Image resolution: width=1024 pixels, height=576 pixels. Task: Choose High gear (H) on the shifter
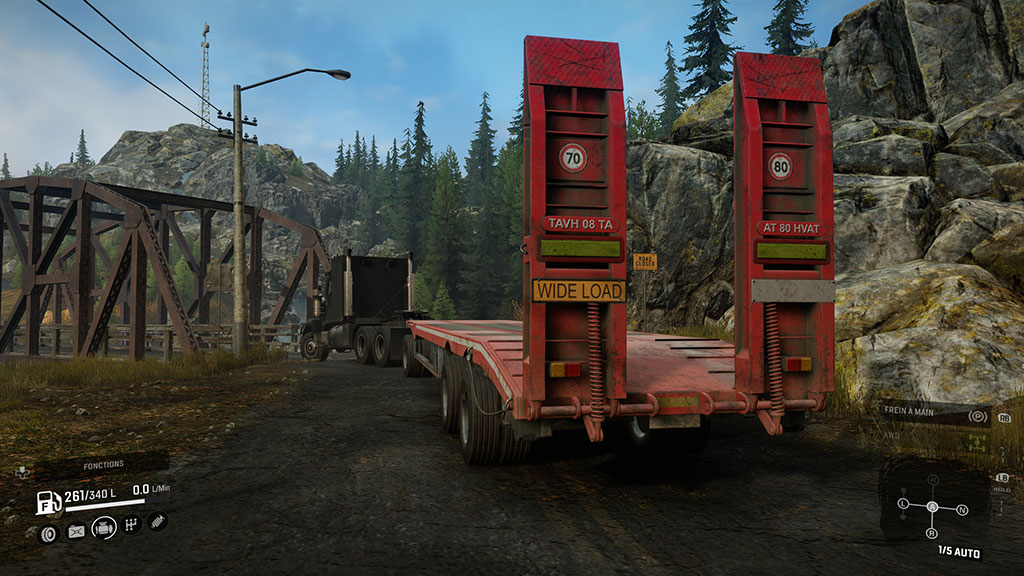click(933, 480)
